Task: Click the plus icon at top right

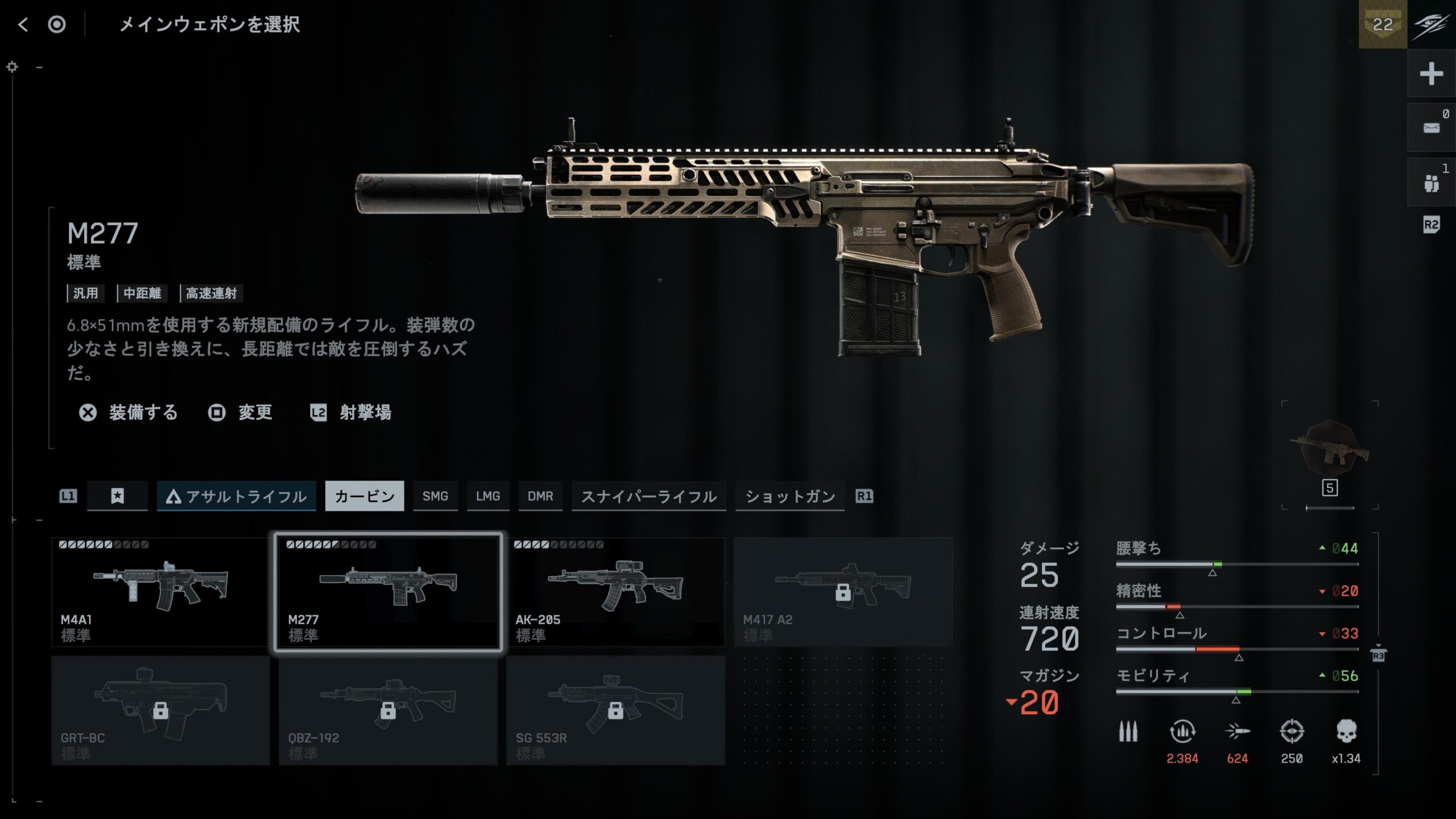Action: [1431, 74]
